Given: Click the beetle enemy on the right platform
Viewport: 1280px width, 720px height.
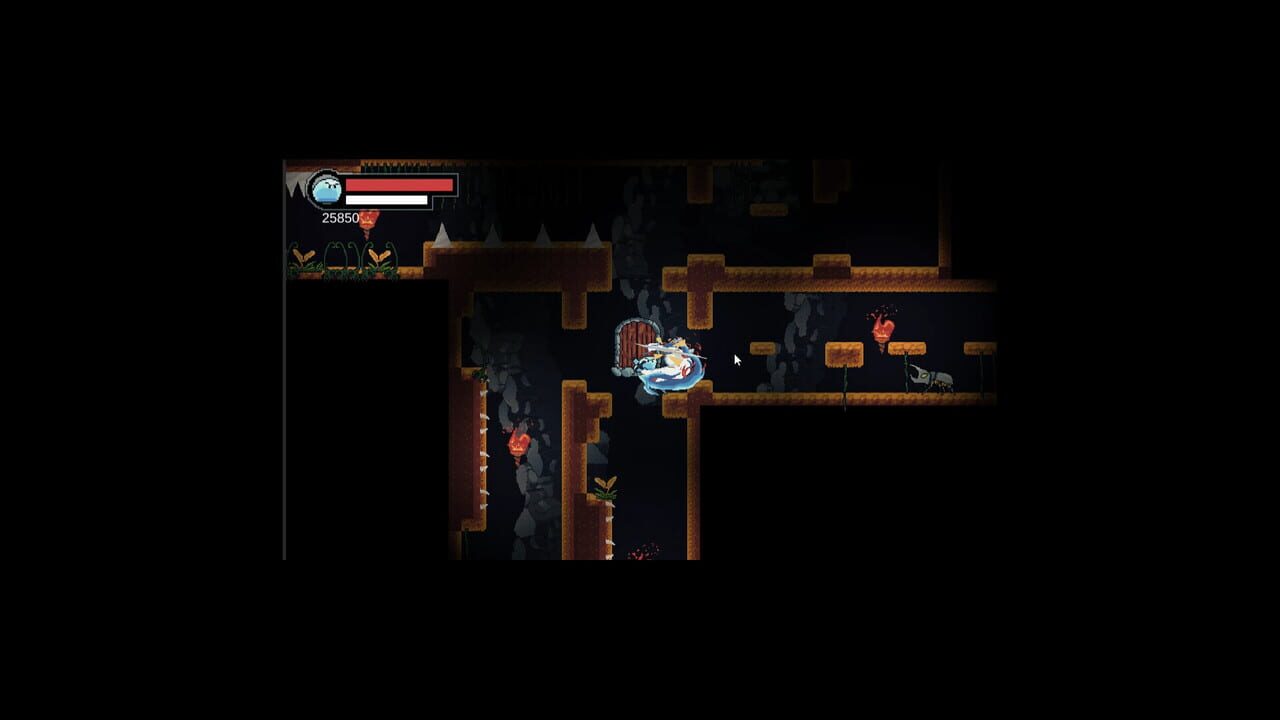Looking at the screenshot, I should coord(932,377).
